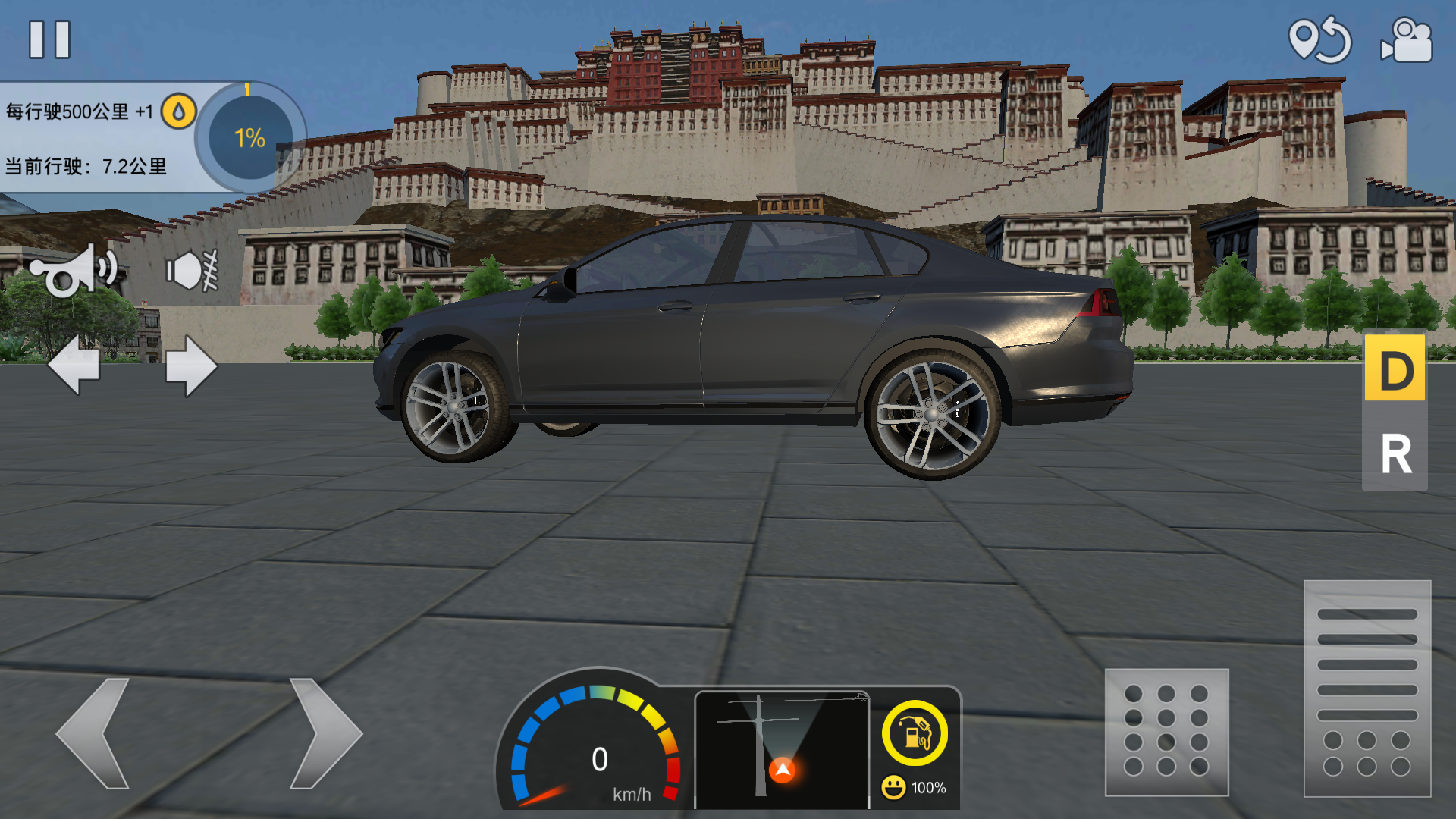Tap the accelerator pedal

(1367, 688)
